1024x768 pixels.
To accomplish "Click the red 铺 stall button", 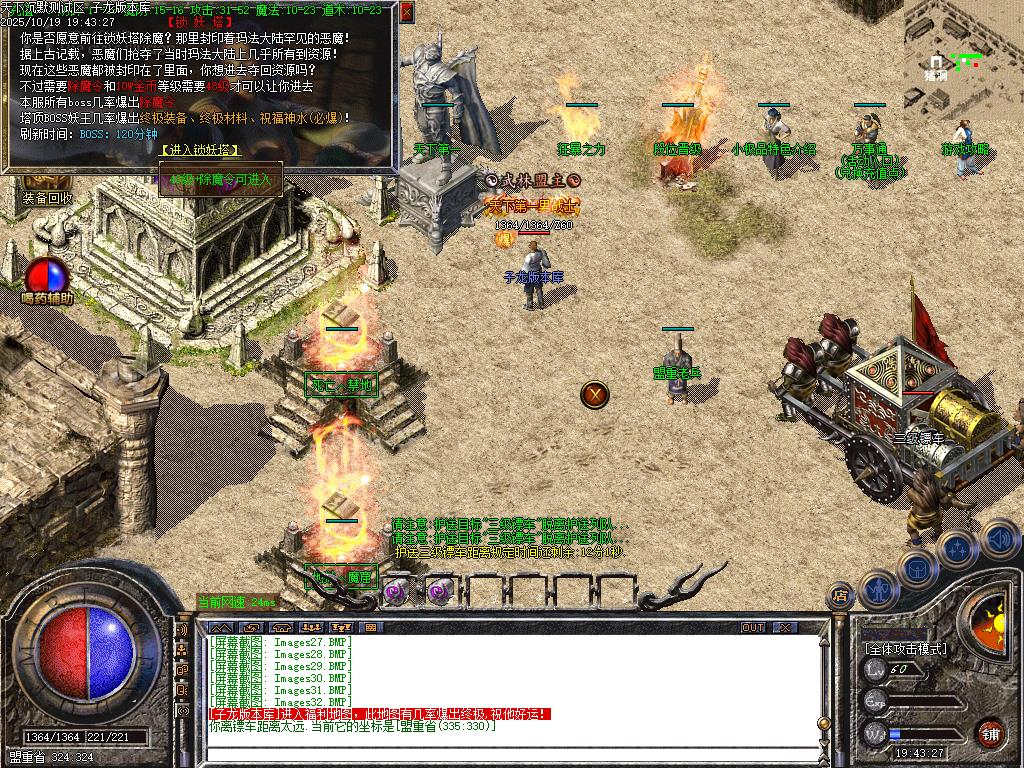I will pos(990,733).
